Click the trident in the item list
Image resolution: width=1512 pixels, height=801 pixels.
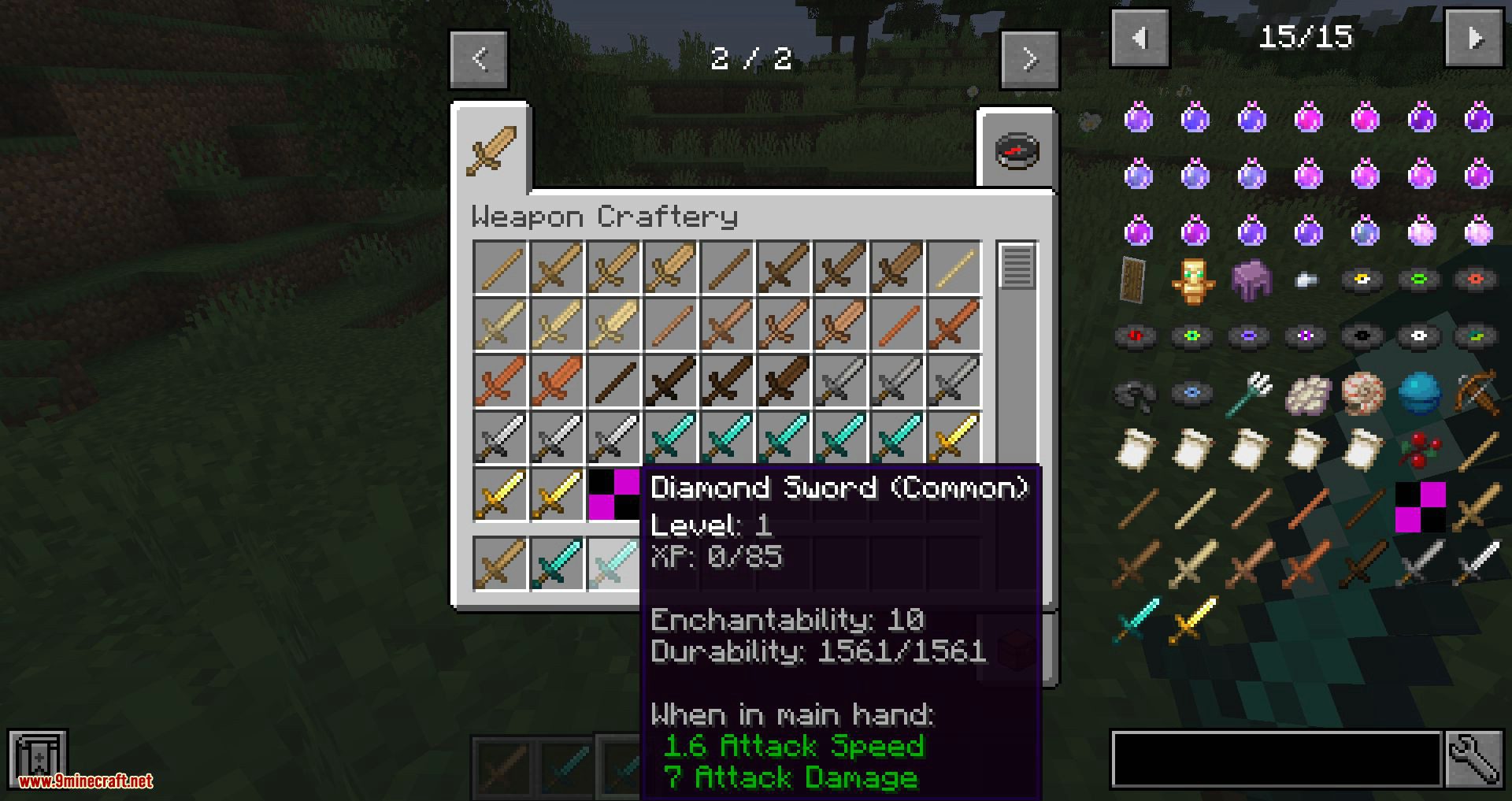click(1249, 391)
